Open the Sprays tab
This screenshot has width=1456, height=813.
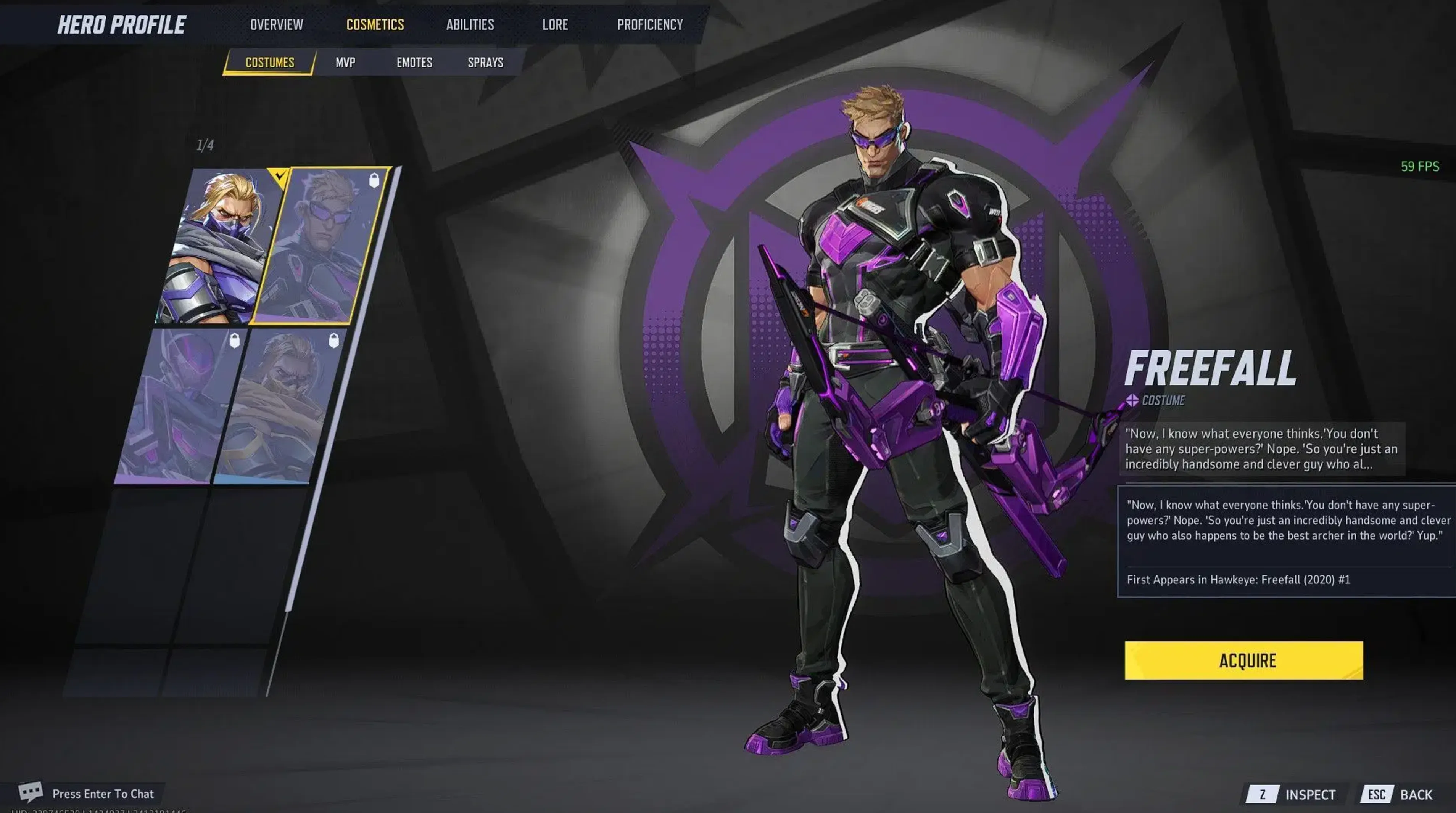tap(485, 63)
